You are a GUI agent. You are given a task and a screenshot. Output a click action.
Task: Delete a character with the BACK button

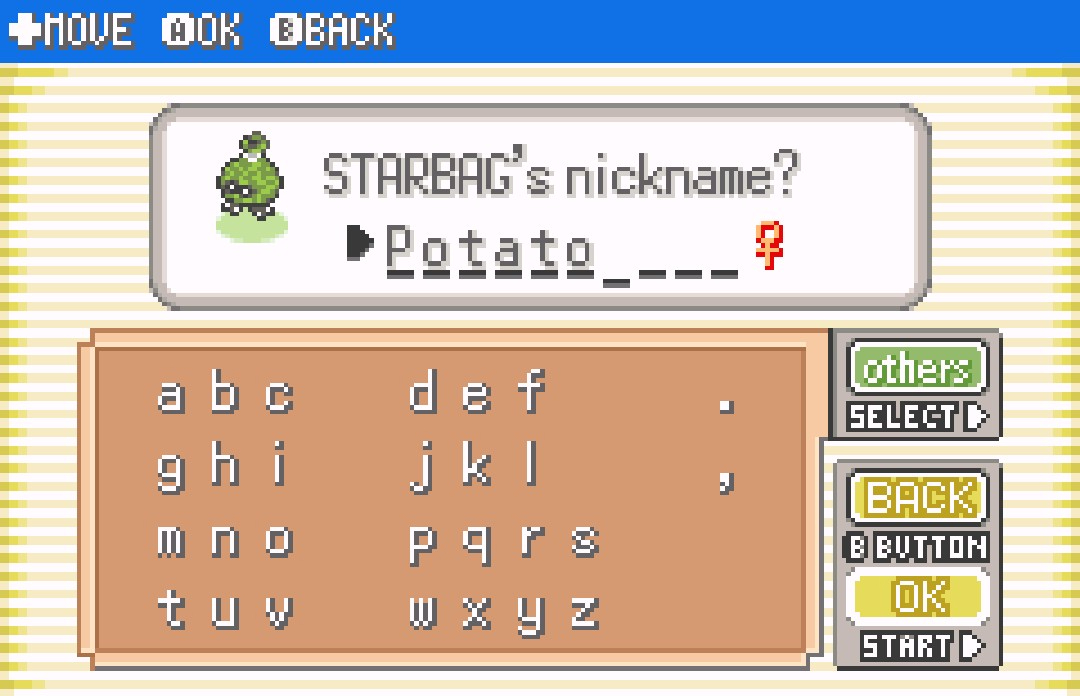pyautogui.click(x=918, y=498)
